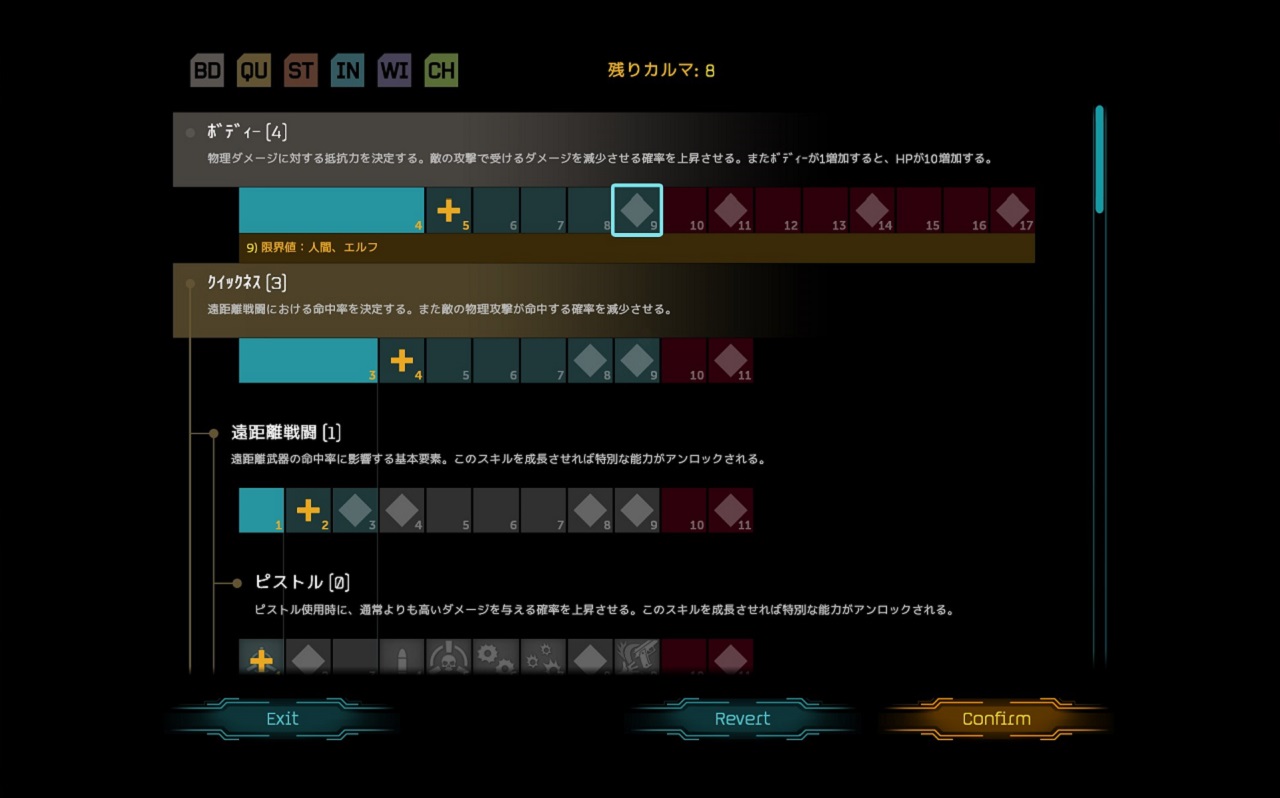Click the plus icon to raise ボディー
The height and width of the screenshot is (798, 1280).
[x=449, y=209]
